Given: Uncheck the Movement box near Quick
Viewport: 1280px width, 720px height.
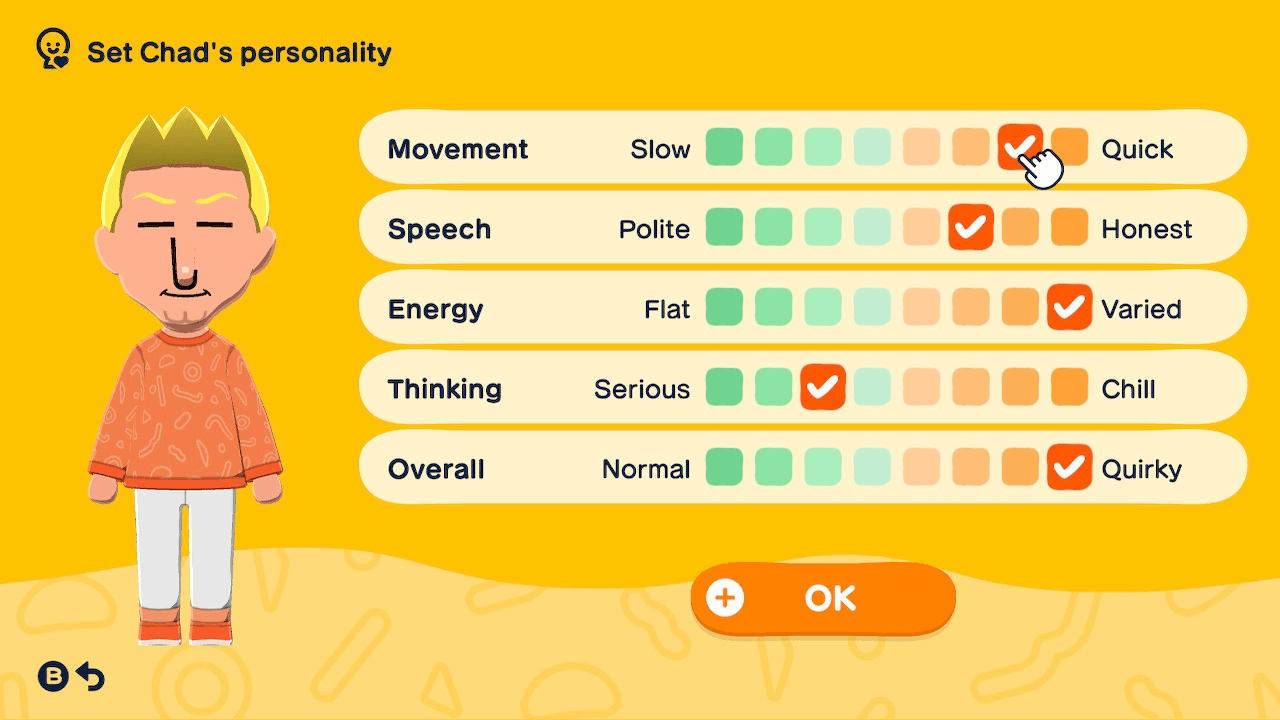Looking at the screenshot, I should (1021, 147).
